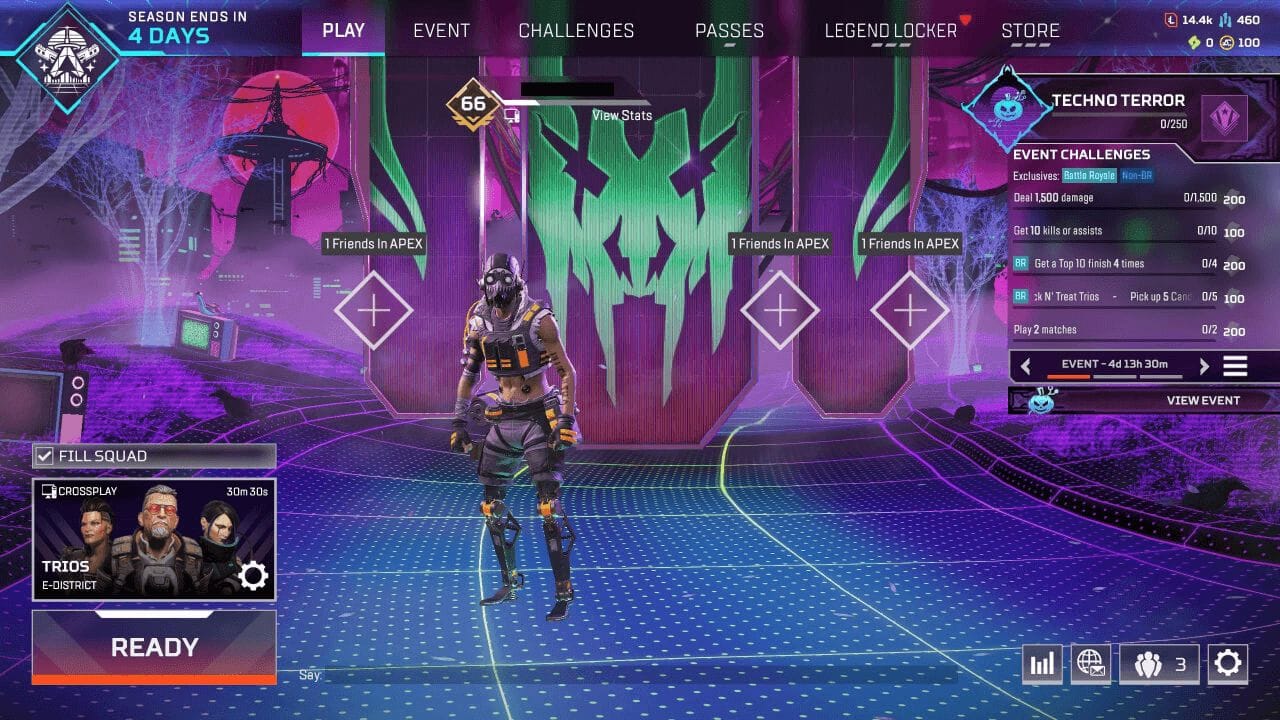1280x720 pixels.
Task: Click the left arrow on event timer bar
Action: click(1026, 366)
